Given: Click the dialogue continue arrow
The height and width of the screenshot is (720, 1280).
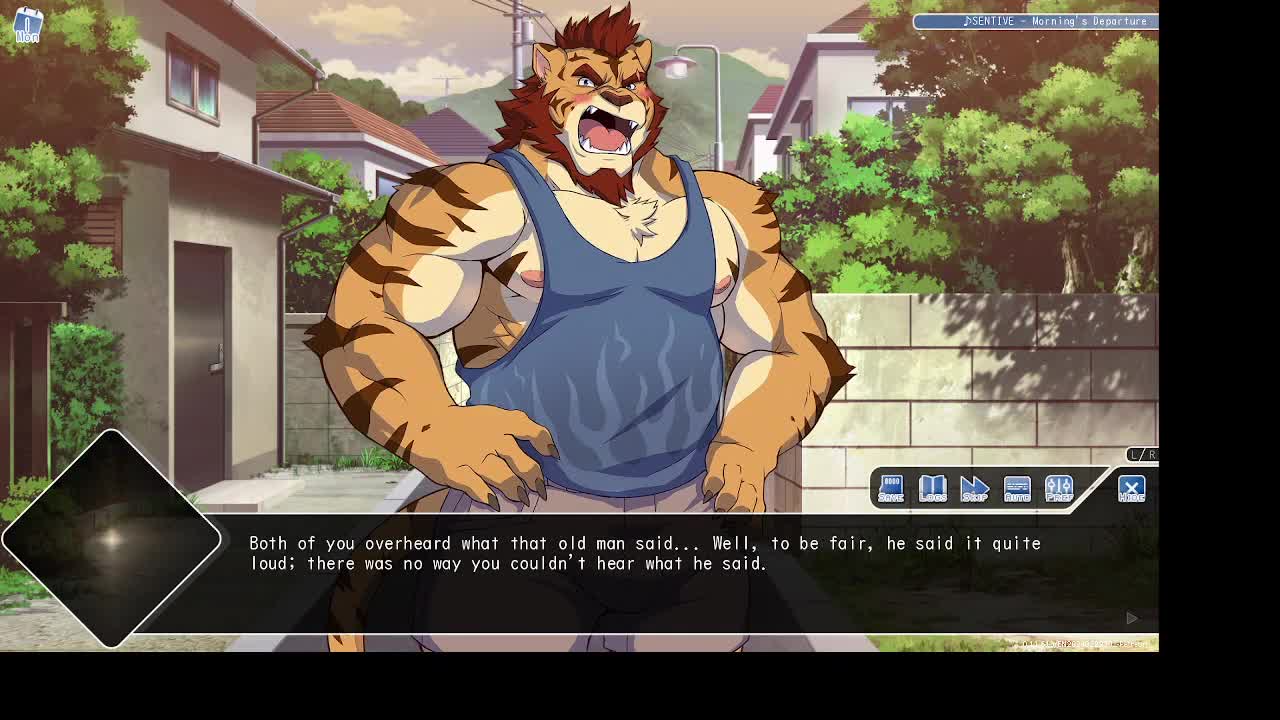Looking at the screenshot, I should [x=1132, y=618].
